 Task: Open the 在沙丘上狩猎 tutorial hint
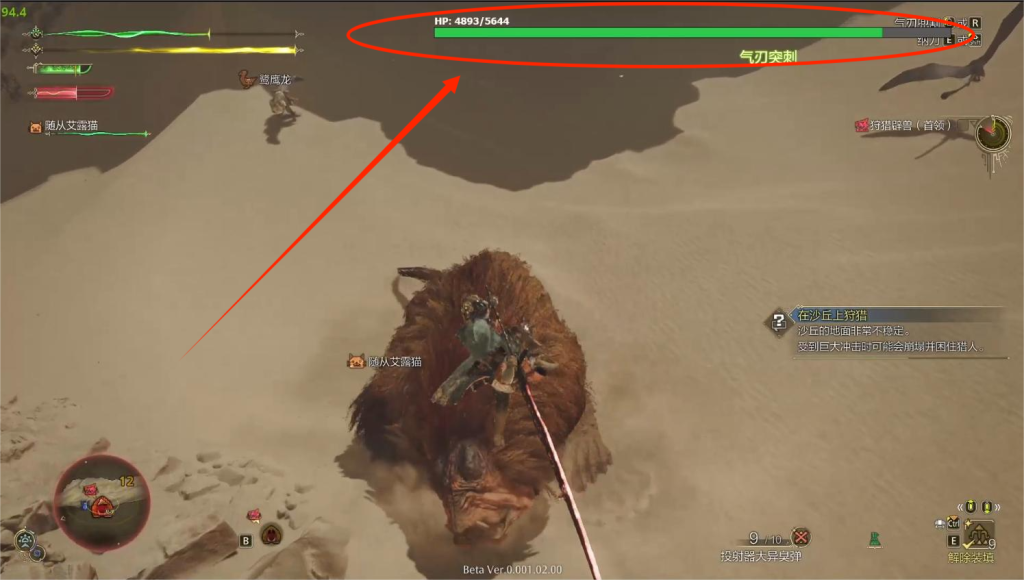click(x=779, y=322)
